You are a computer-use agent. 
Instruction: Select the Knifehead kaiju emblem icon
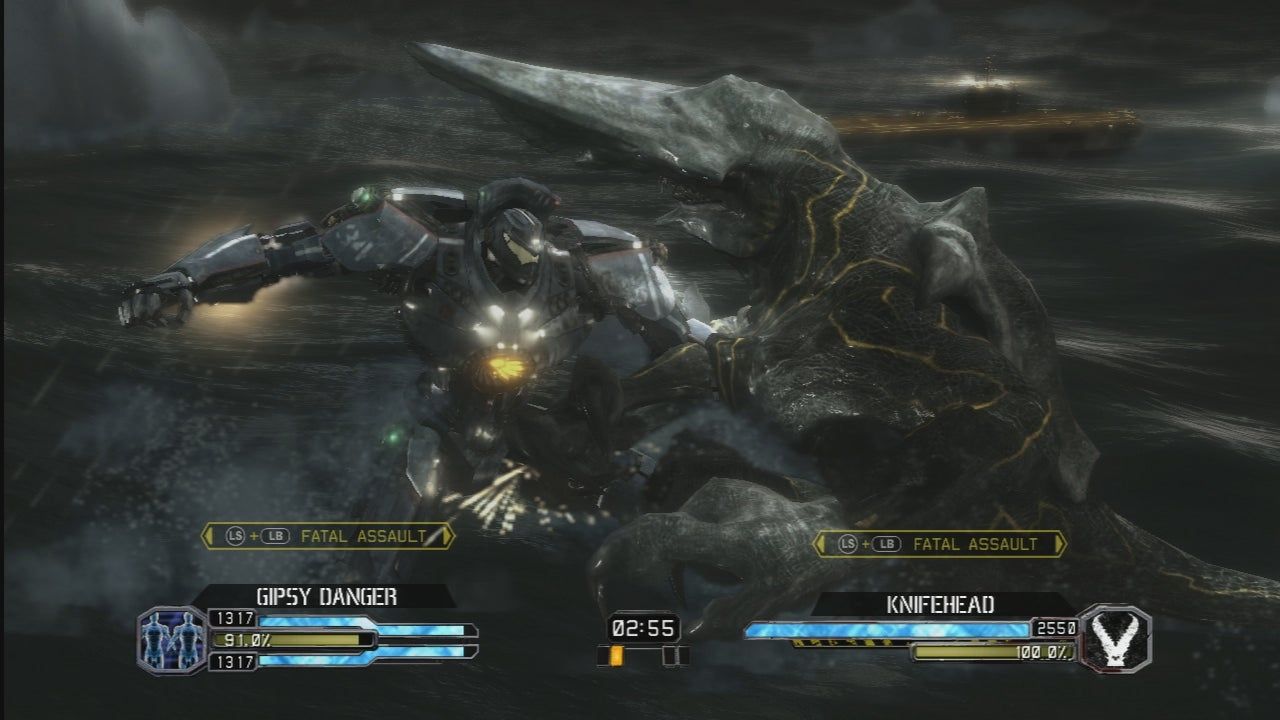coord(1118,637)
